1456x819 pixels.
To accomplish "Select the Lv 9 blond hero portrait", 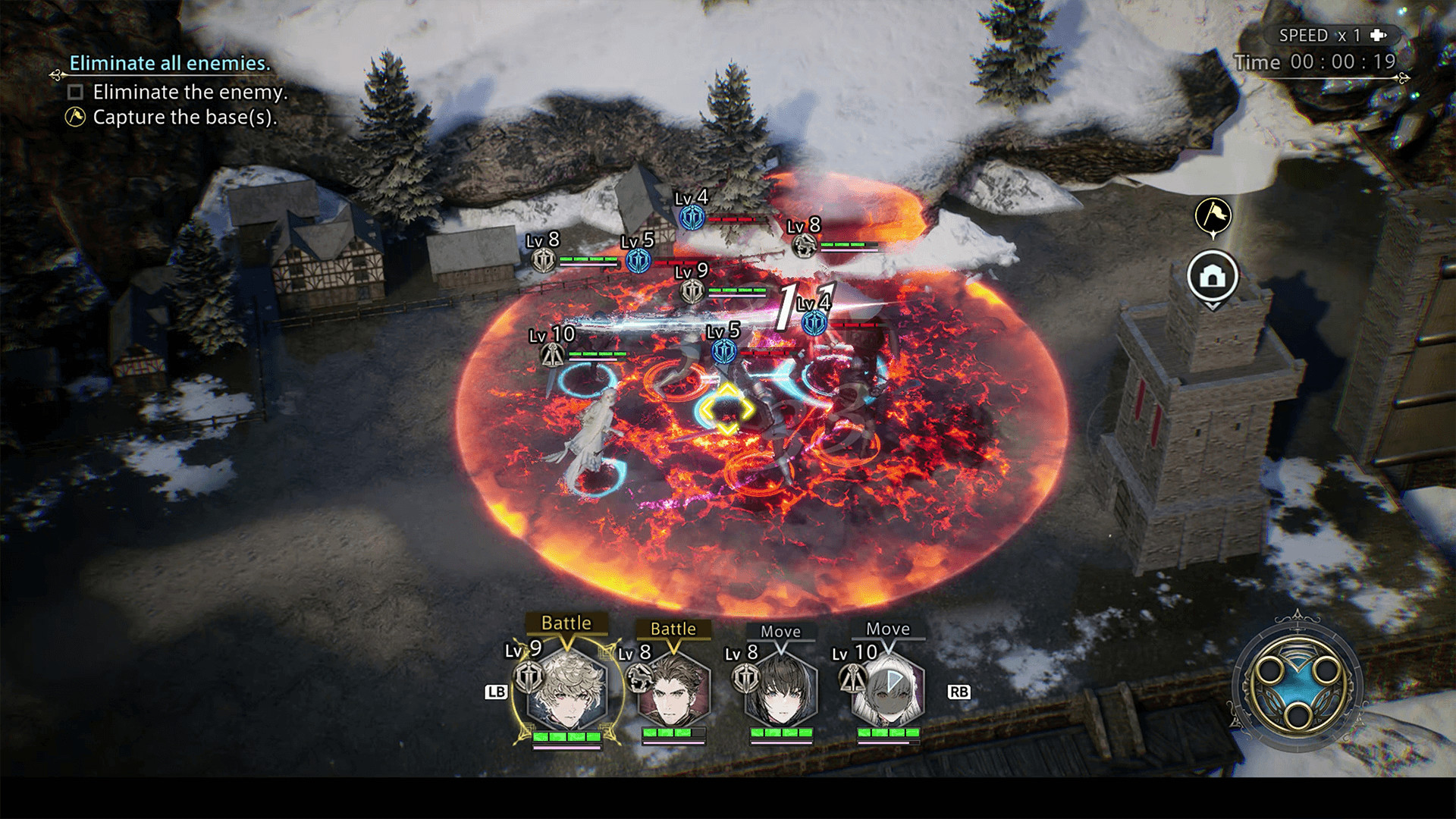I will 567,689.
